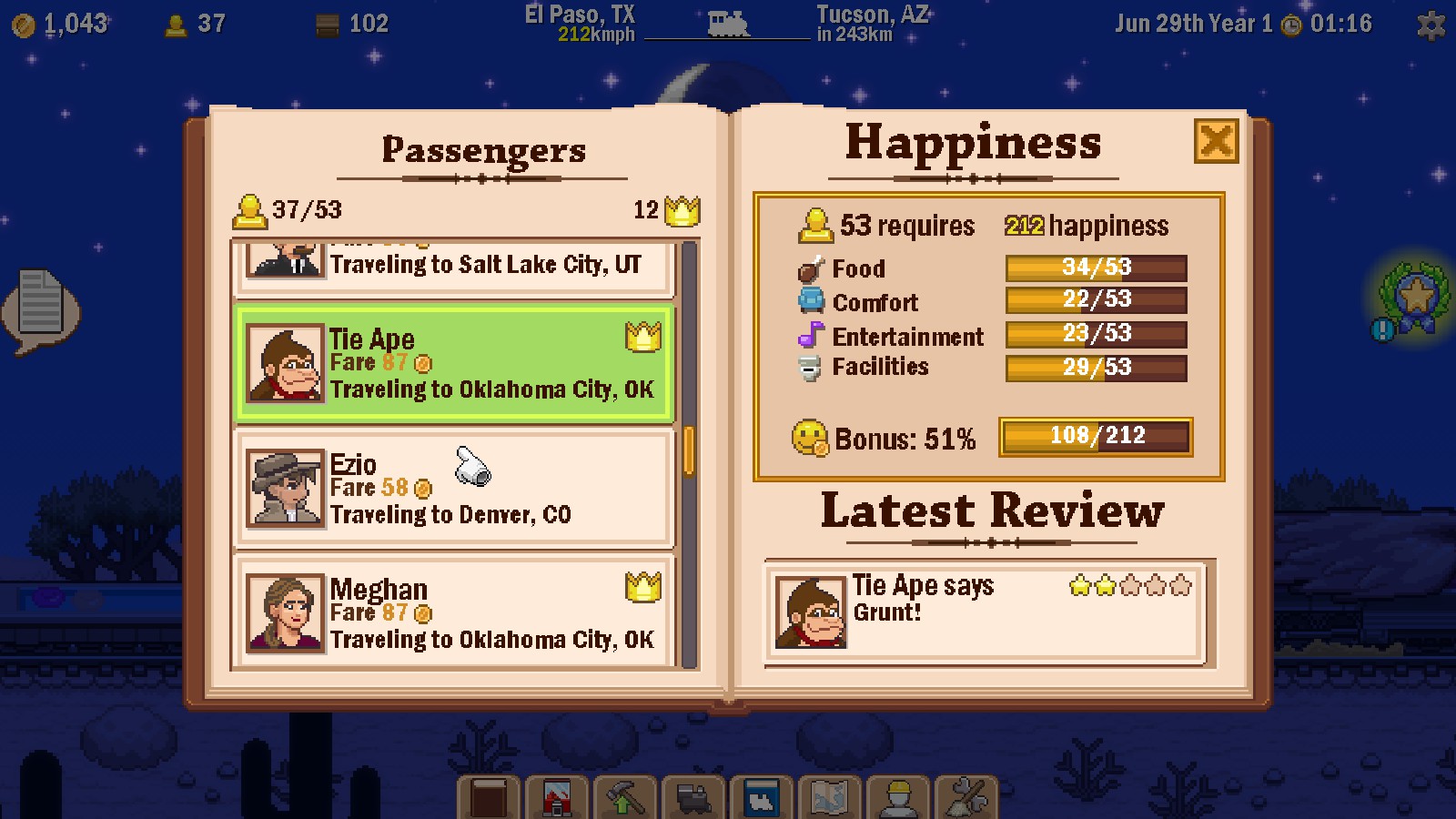This screenshot has height=819, width=1456.
Task: Open the passenger logbook icon
Action: point(487,796)
